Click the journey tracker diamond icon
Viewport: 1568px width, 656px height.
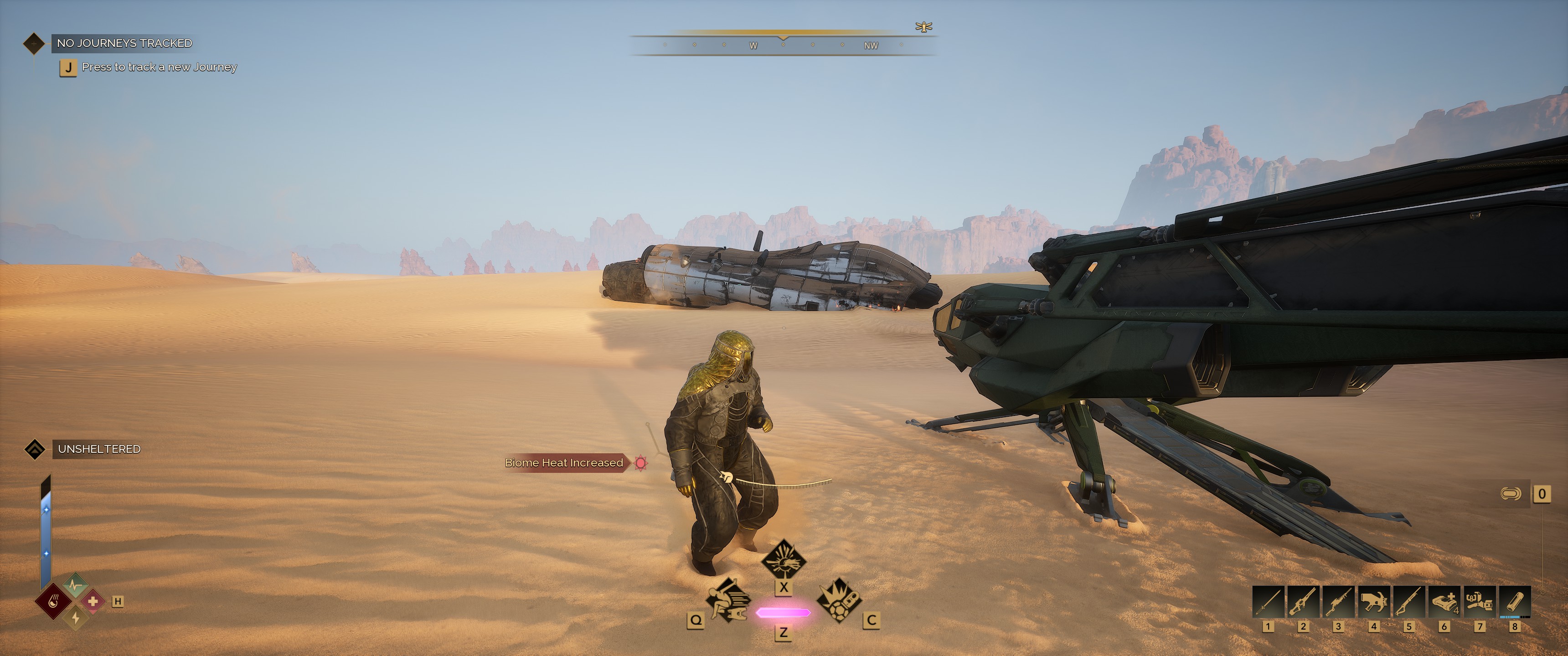coord(33,43)
